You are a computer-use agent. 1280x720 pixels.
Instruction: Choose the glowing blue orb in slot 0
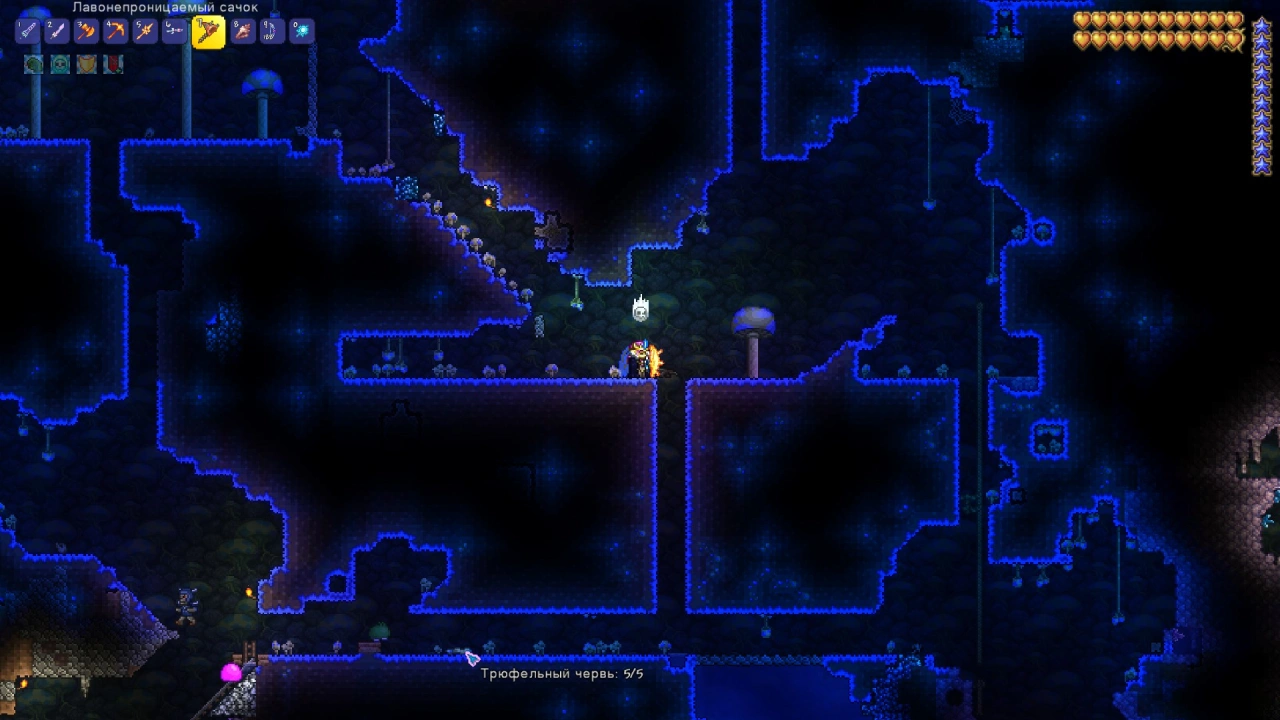tap(300, 31)
